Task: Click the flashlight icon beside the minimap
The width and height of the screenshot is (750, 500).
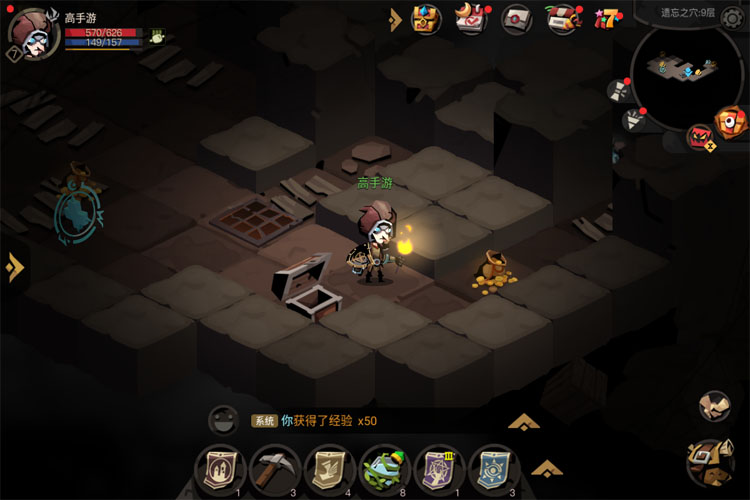Action: pyautogui.click(x=632, y=122)
